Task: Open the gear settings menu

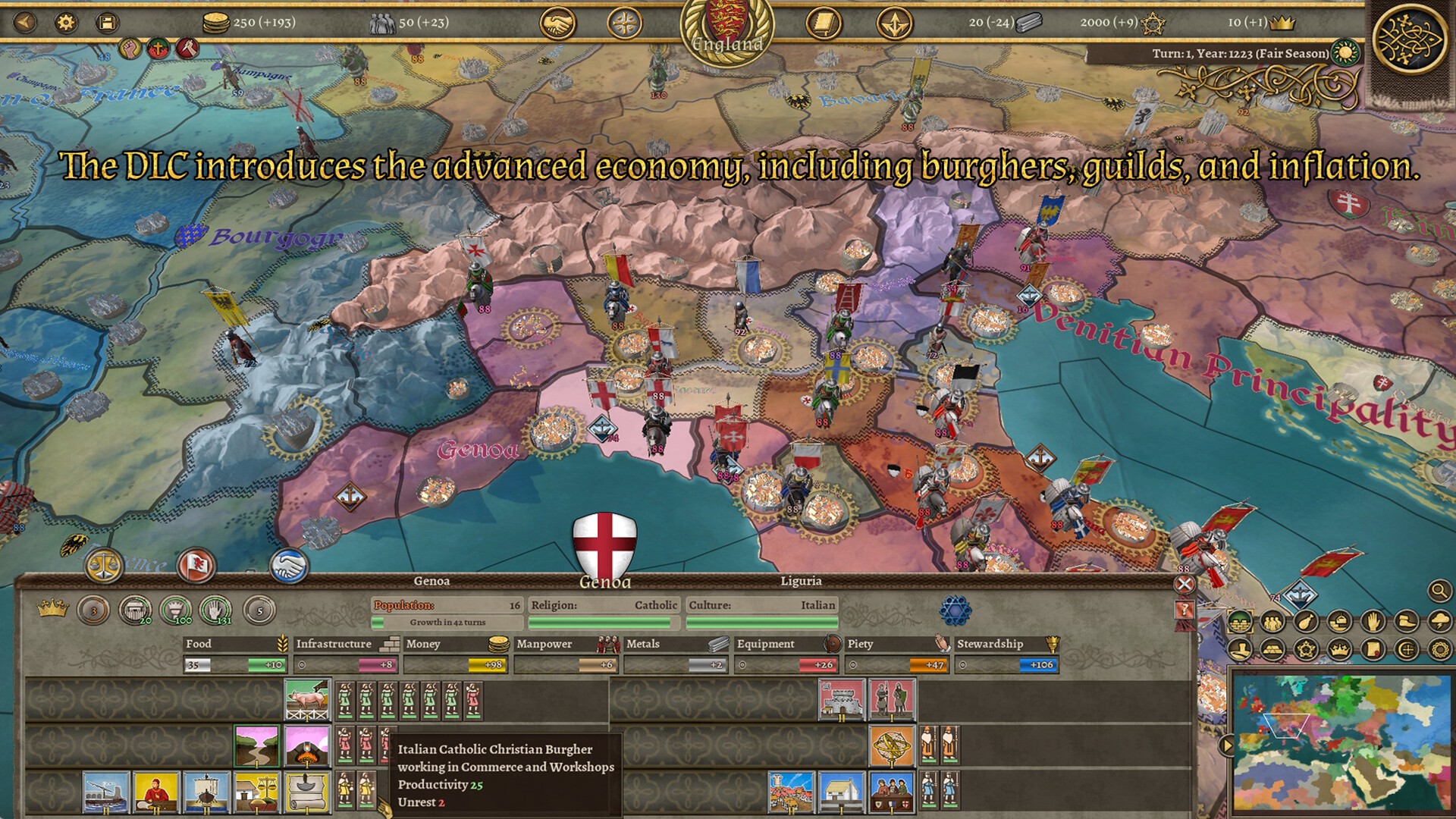Action: (x=67, y=22)
